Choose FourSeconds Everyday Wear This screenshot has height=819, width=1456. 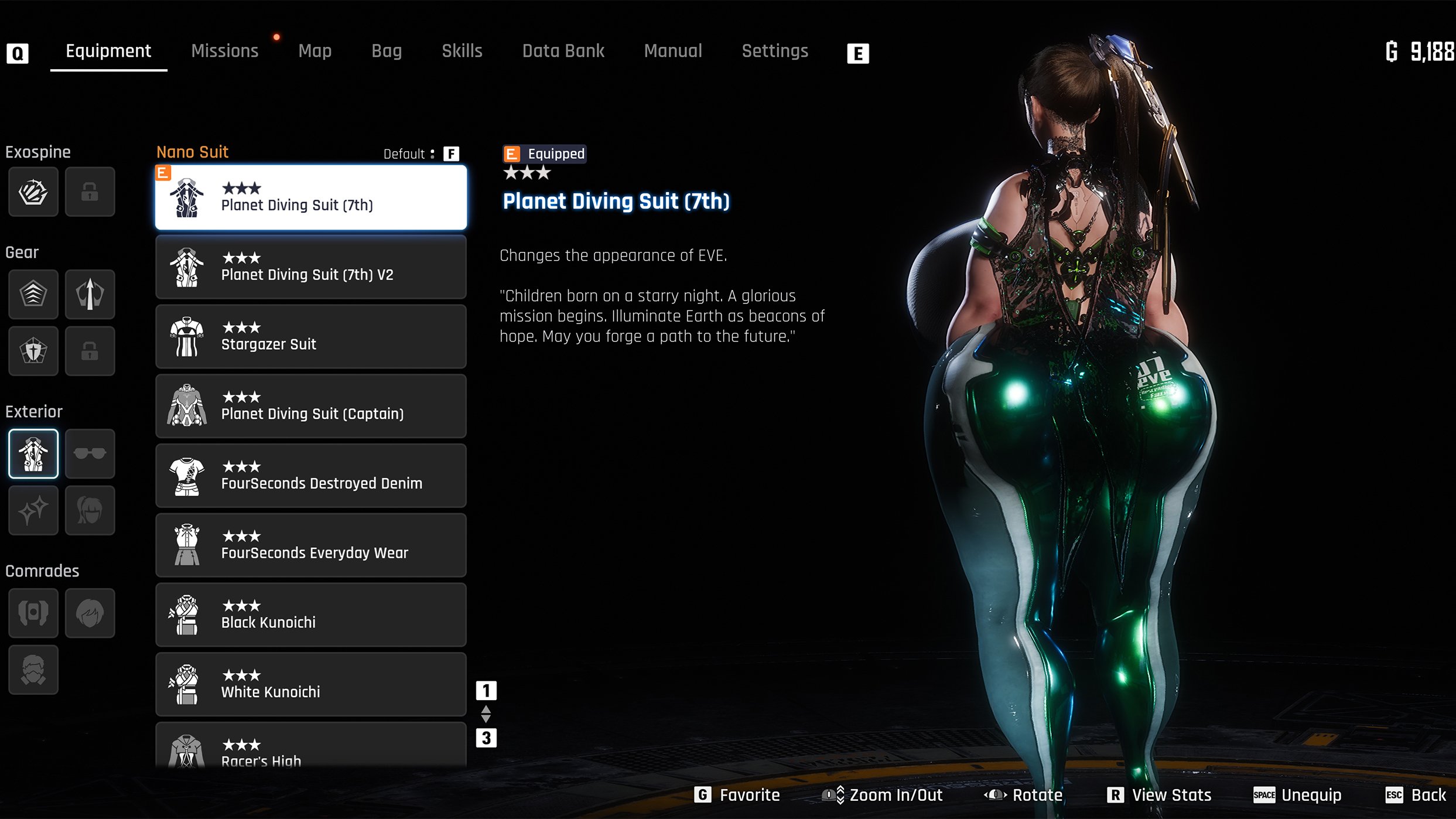(310, 545)
